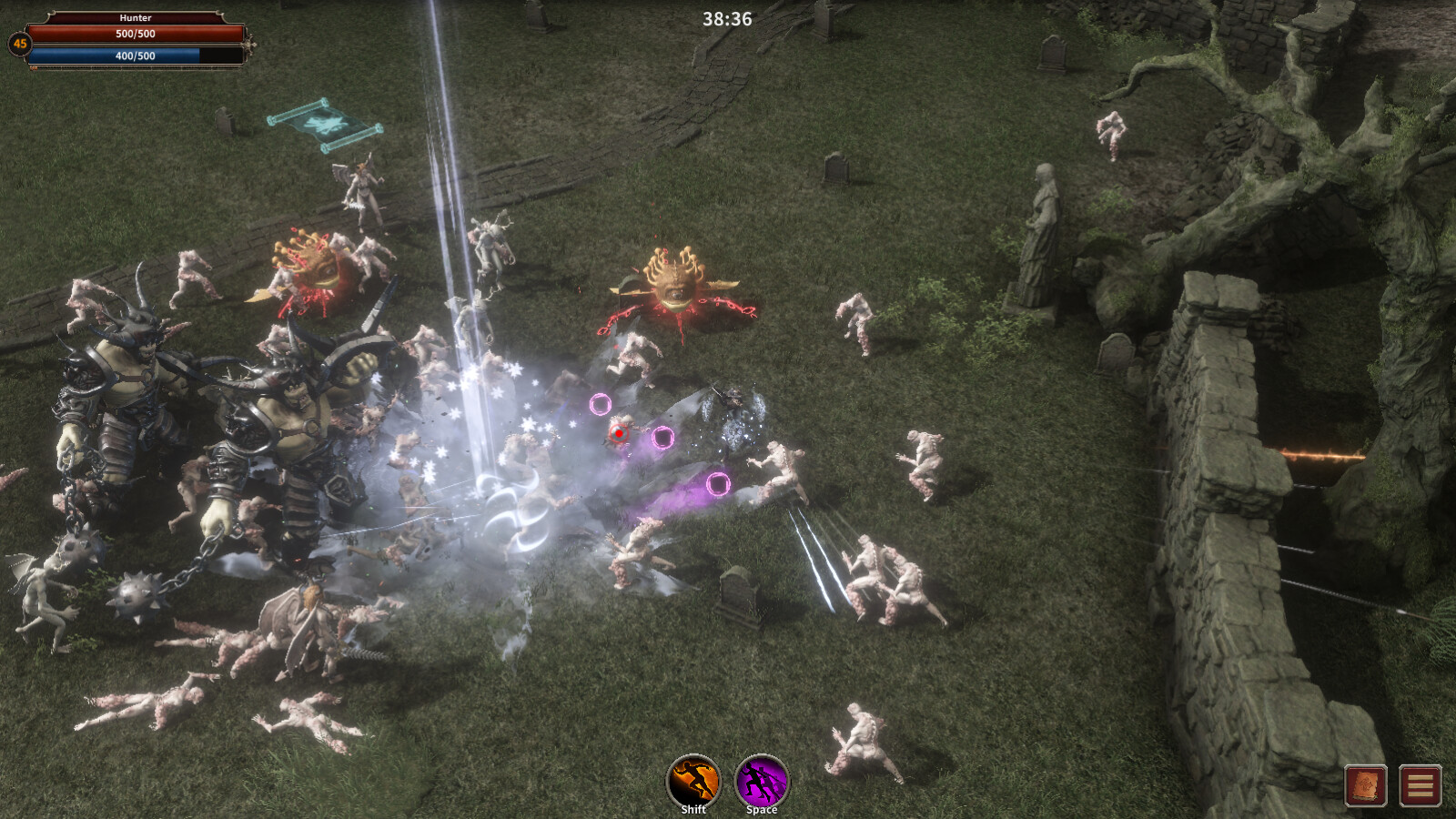Use the purple dash ability icon

click(x=762, y=780)
